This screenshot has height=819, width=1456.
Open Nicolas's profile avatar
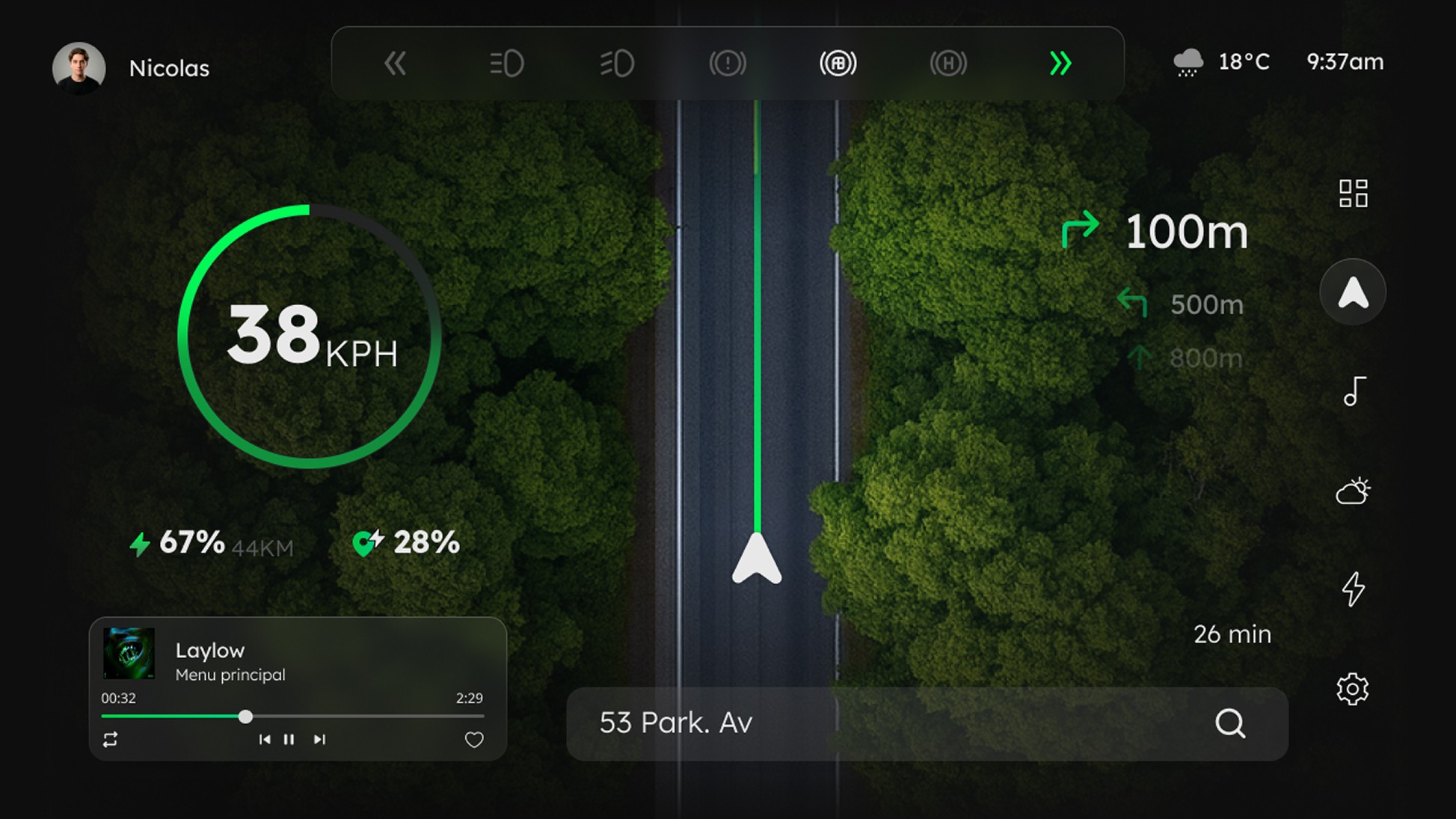[79, 67]
